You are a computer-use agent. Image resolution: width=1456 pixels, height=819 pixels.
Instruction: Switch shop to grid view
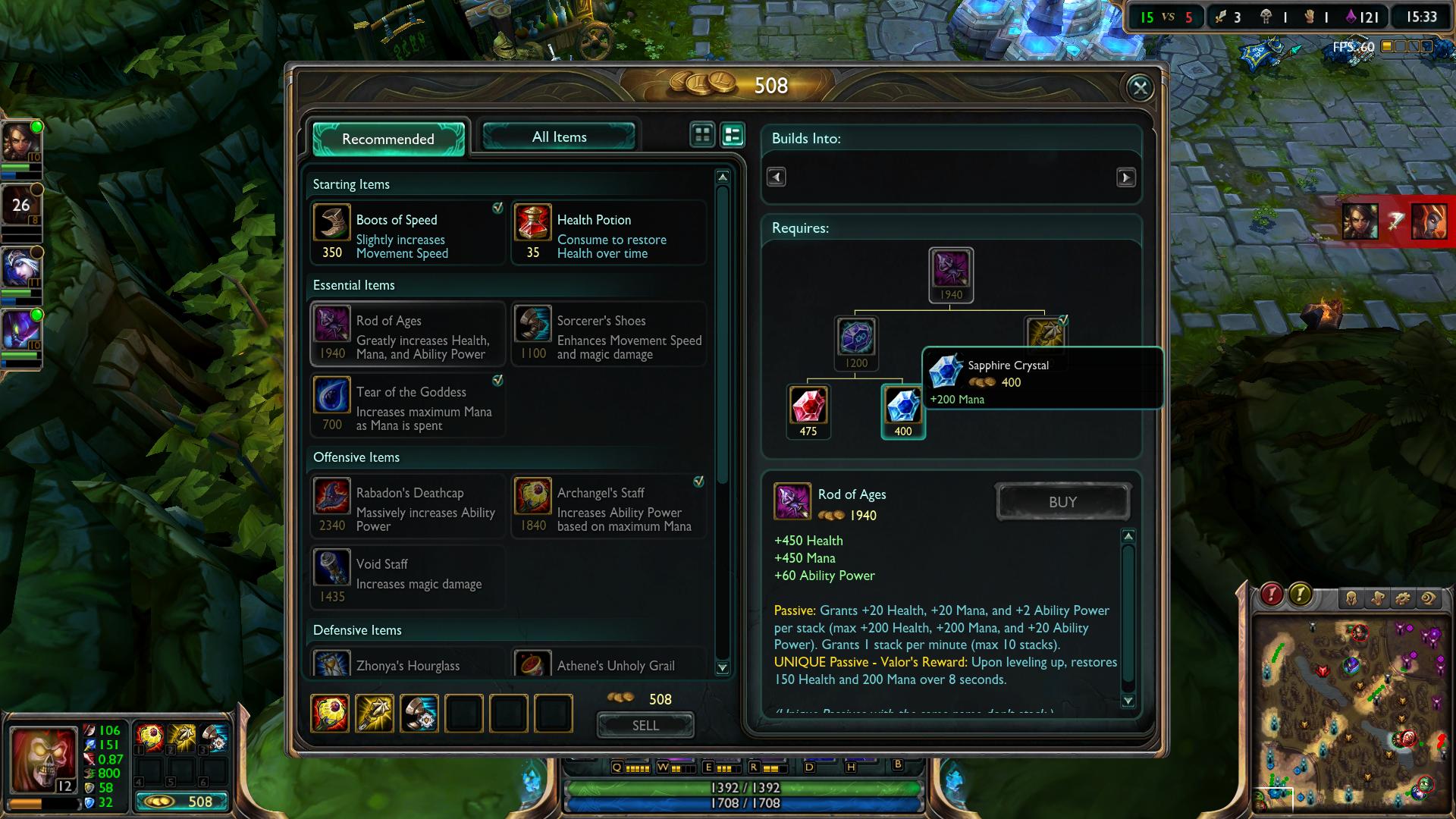click(x=703, y=135)
